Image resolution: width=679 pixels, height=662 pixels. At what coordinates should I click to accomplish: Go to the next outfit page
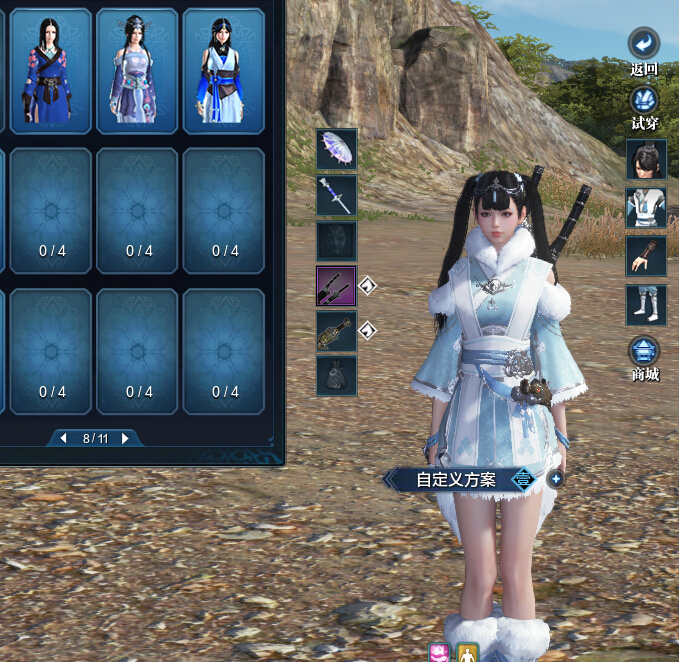point(125,438)
